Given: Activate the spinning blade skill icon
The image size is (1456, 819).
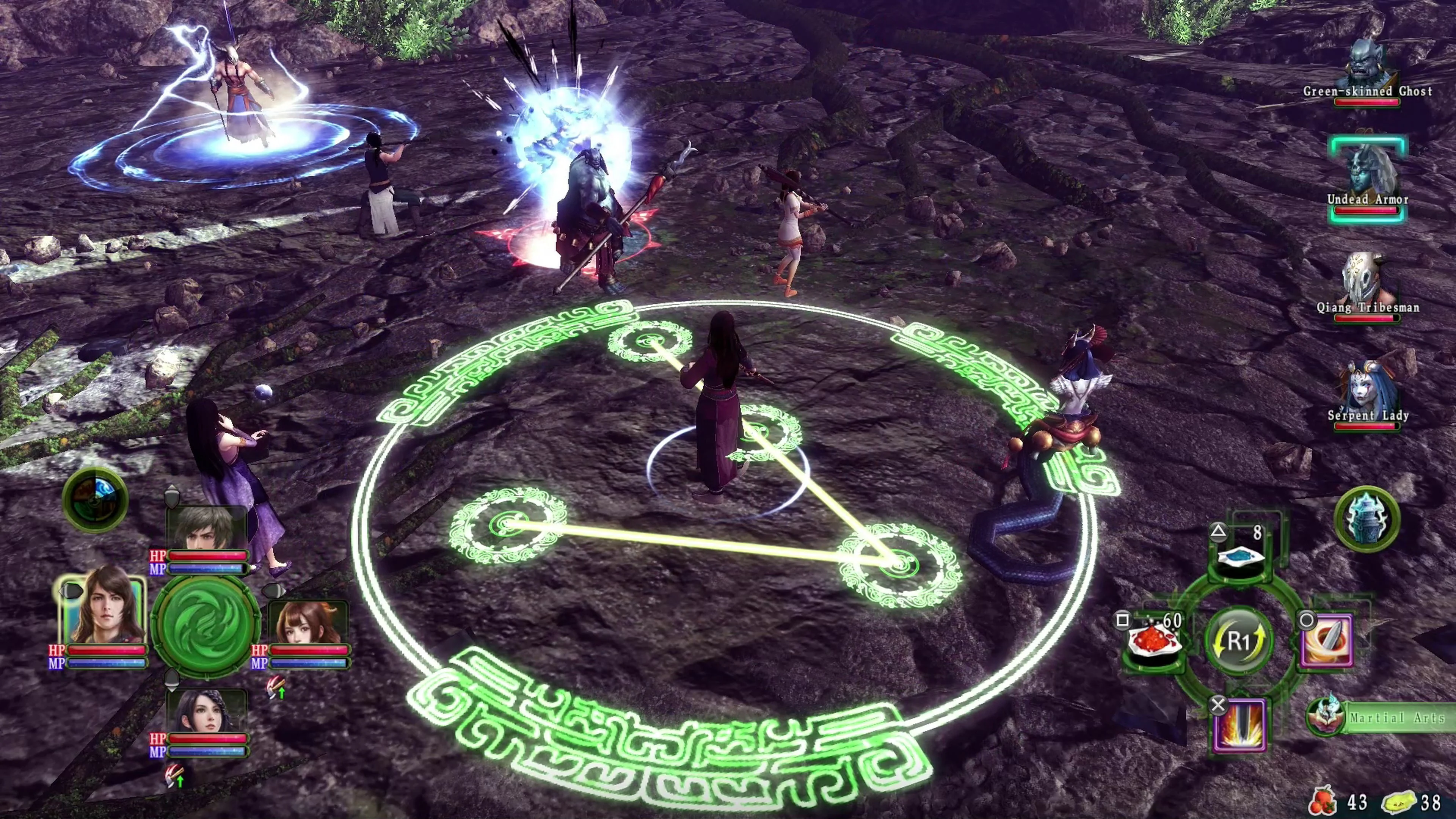Looking at the screenshot, I should click(x=1328, y=642).
